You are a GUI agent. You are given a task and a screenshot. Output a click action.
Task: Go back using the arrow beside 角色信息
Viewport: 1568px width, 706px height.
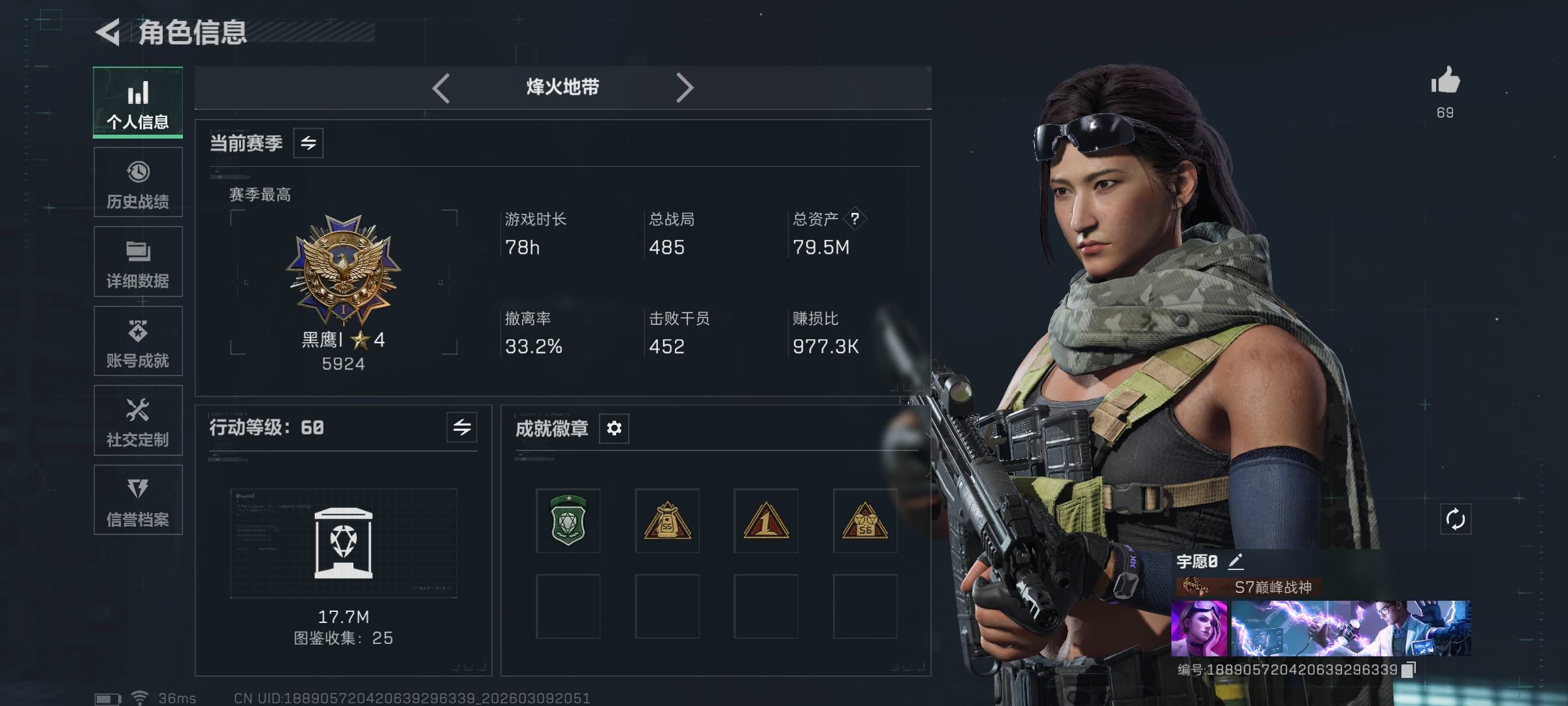pyautogui.click(x=108, y=32)
